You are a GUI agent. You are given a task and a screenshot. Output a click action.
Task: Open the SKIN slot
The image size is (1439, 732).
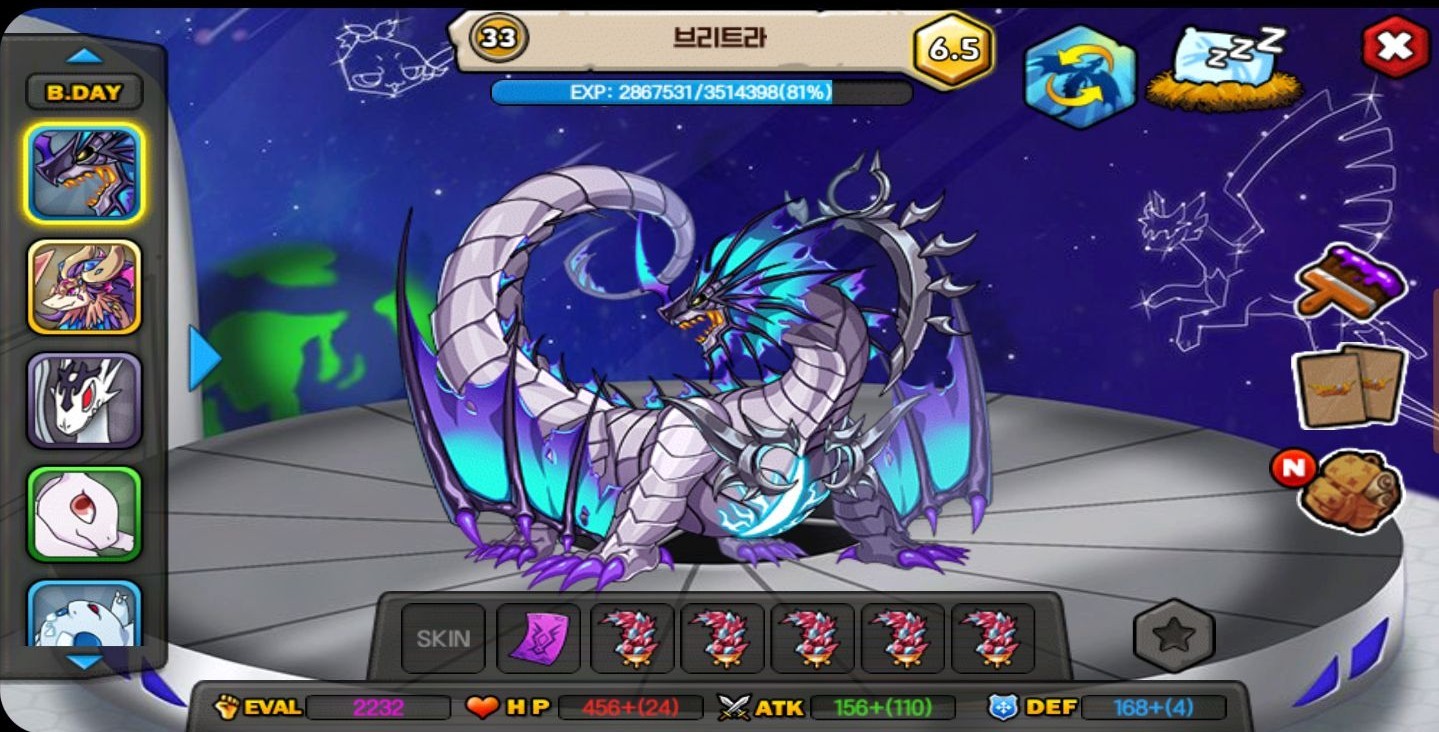pos(443,638)
